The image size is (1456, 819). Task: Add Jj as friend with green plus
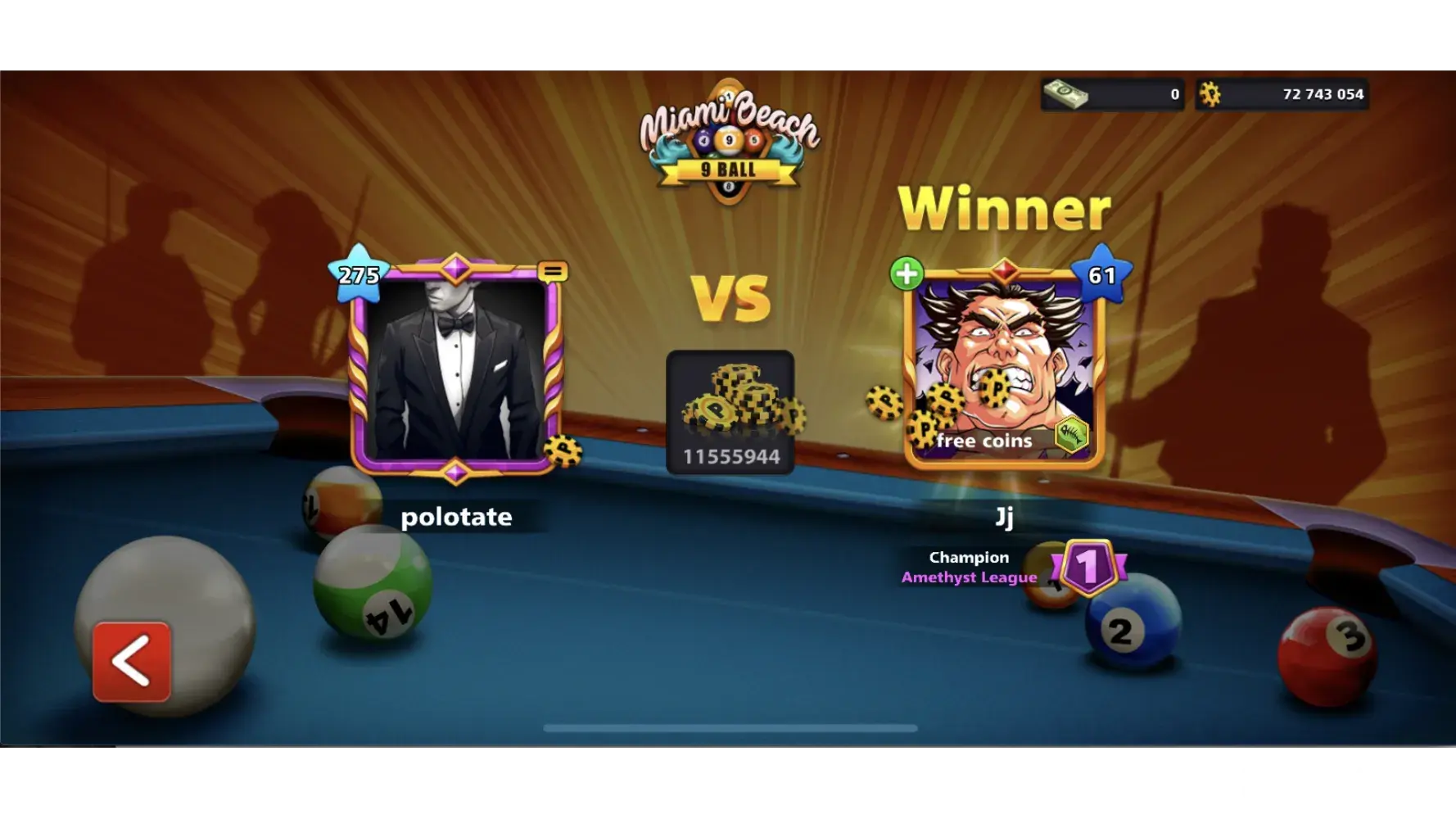(x=907, y=274)
